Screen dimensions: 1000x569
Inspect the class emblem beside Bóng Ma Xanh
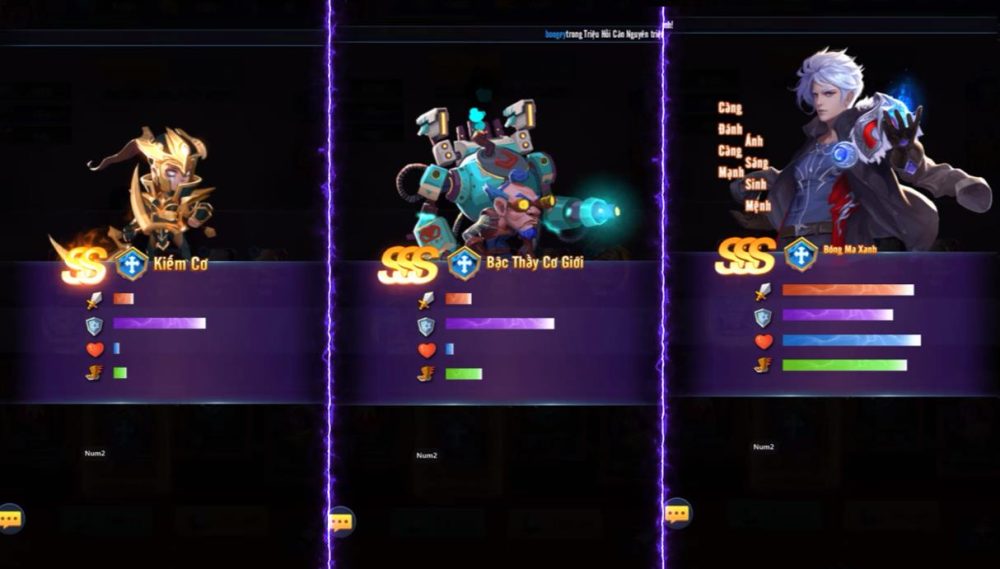[x=800, y=254]
